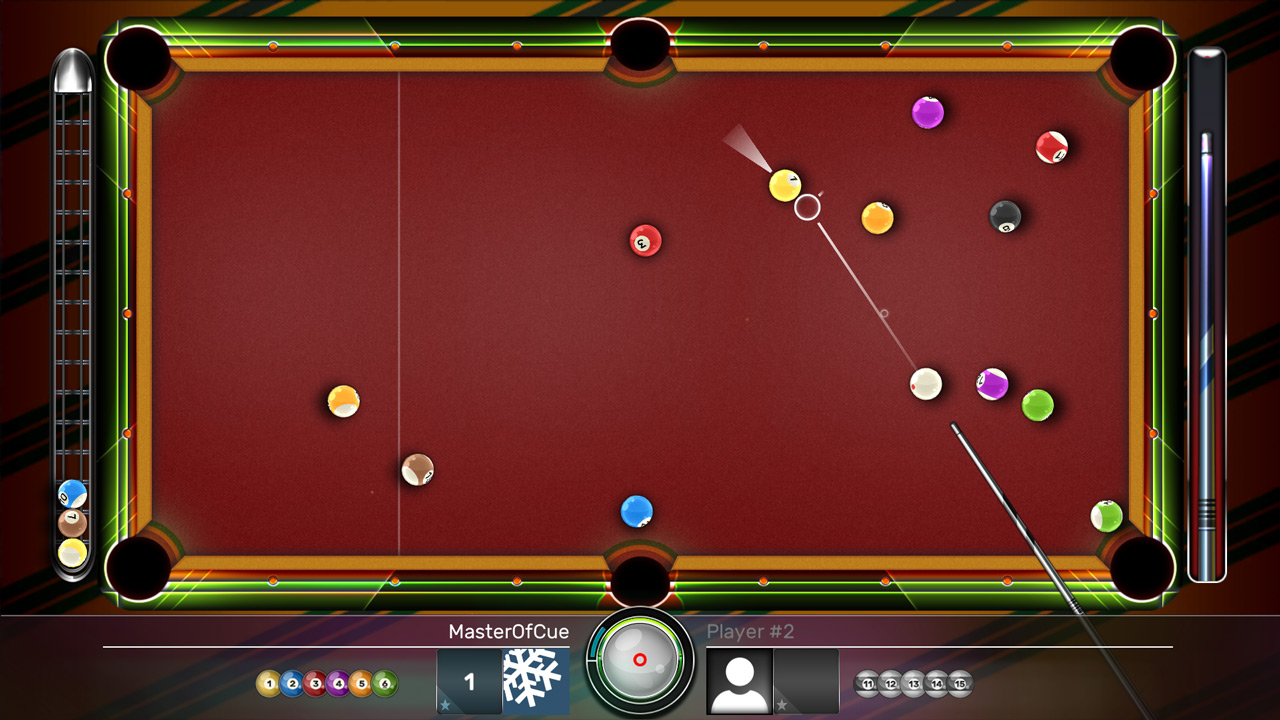Screen dimensions: 1280x720
Task: Click the blue 10-ball near the bottom pocket
Action: [x=635, y=511]
